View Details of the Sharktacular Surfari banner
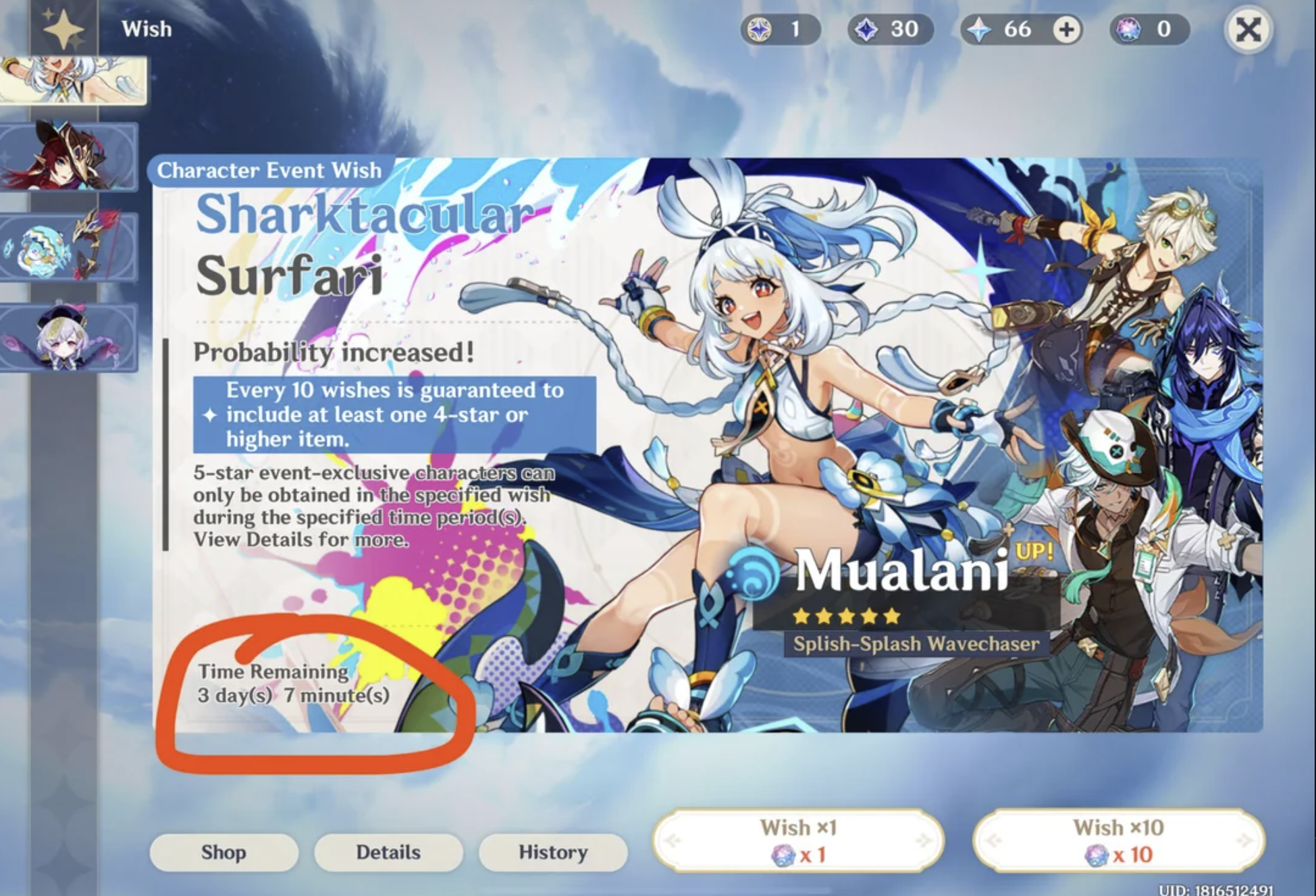 click(x=388, y=852)
